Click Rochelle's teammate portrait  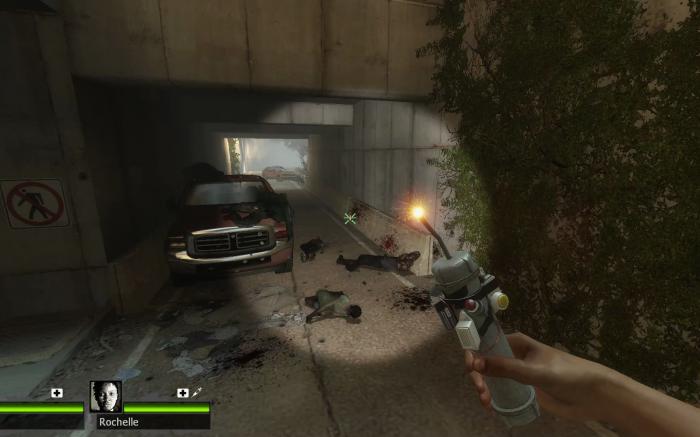(x=106, y=397)
